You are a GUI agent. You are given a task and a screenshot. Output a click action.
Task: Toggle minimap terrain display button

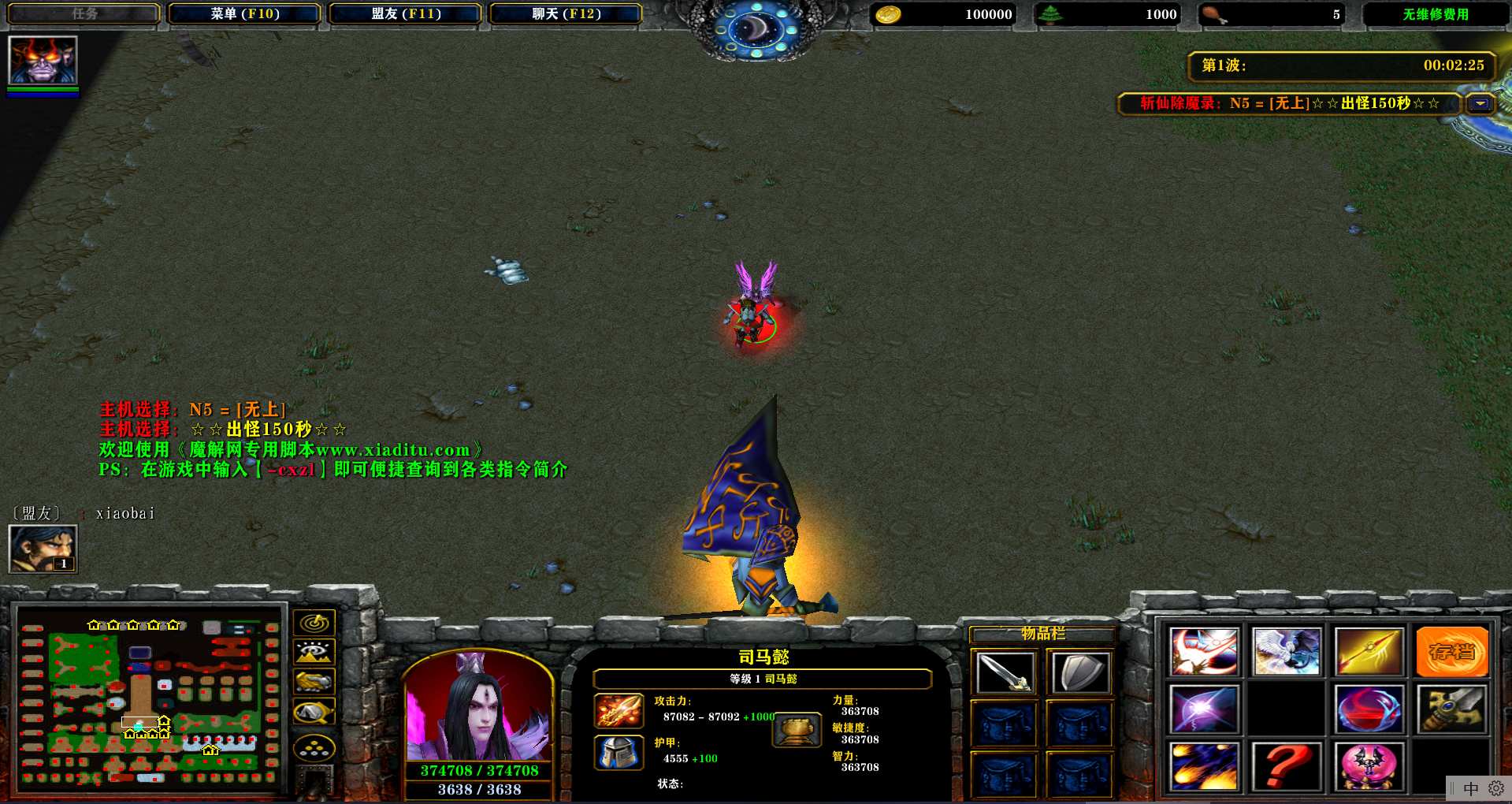(314, 652)
